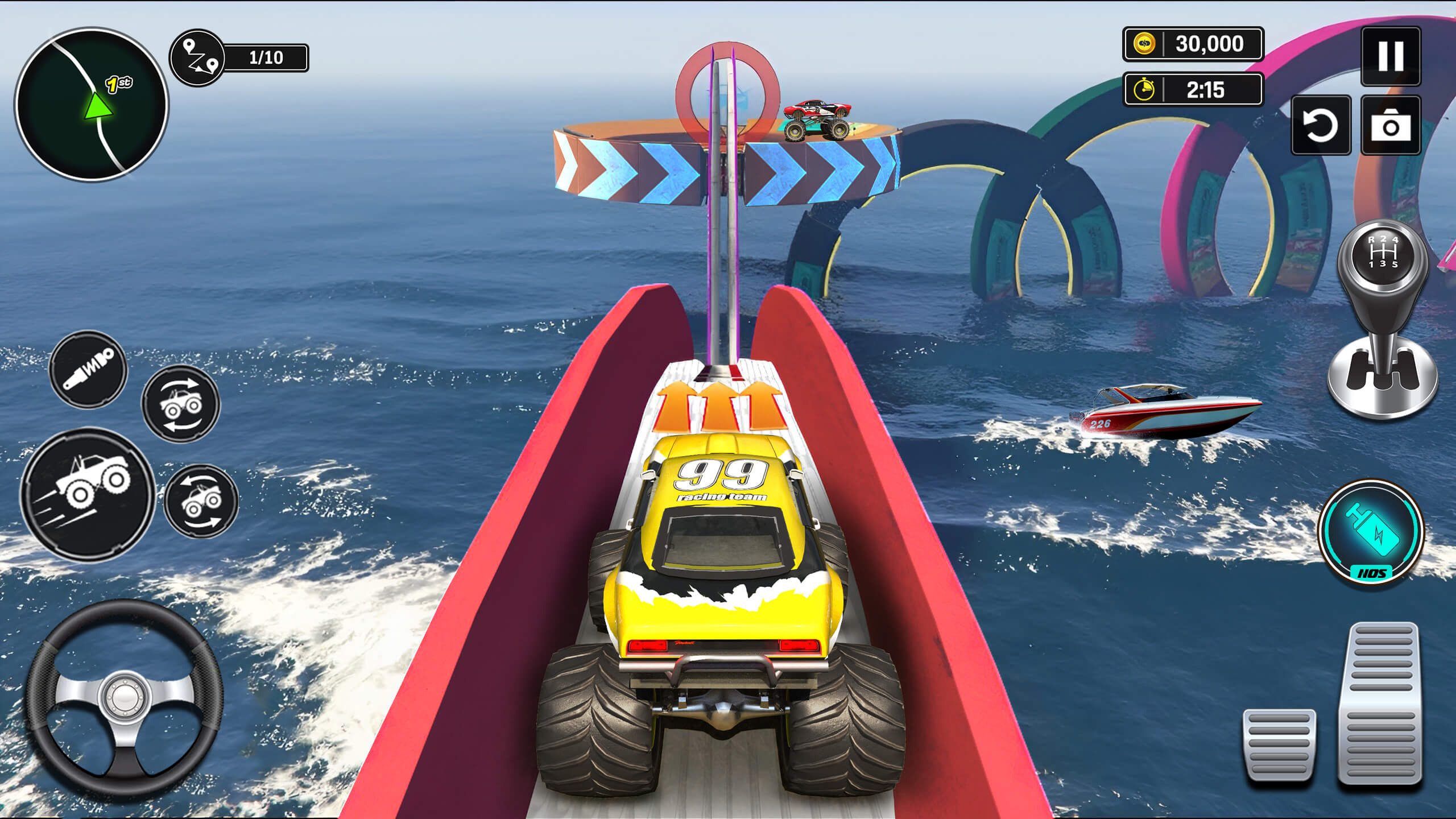
Task: Shift into reverse gear R
Action: [1371, 239]
